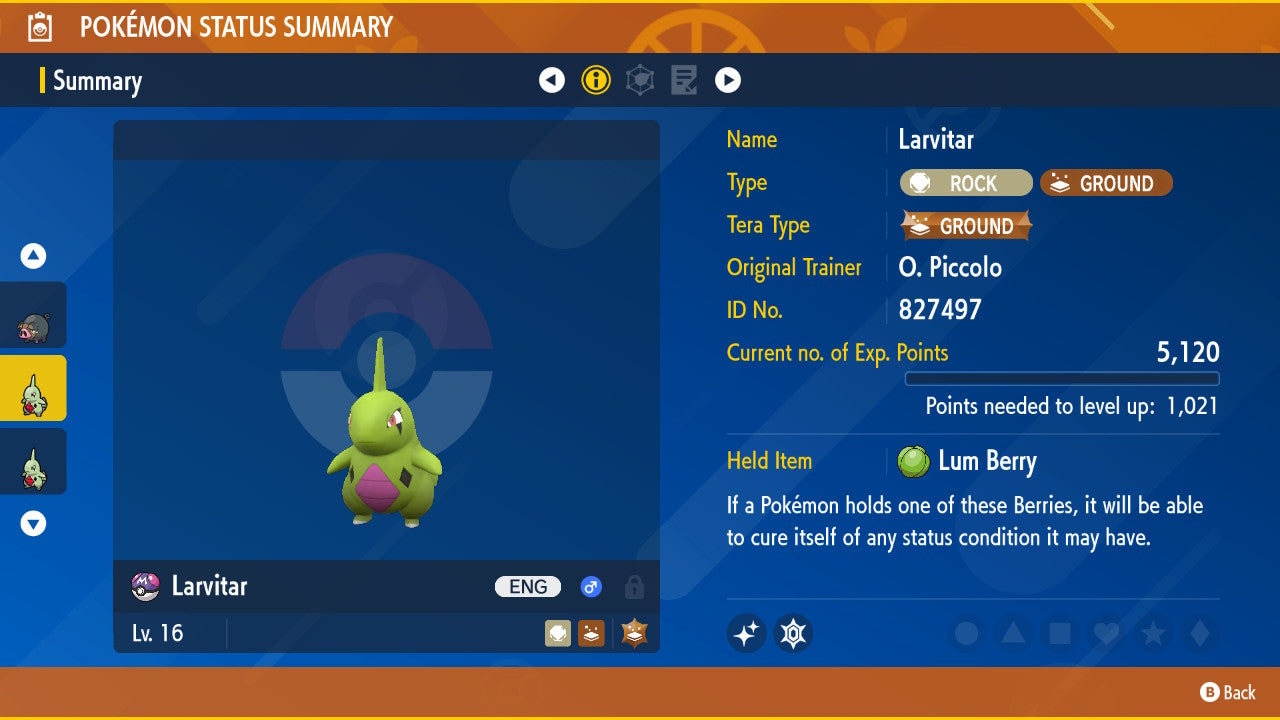Toggle the diamond marking
This screenshot has width=1280, height=720.
click(1198, 633)
